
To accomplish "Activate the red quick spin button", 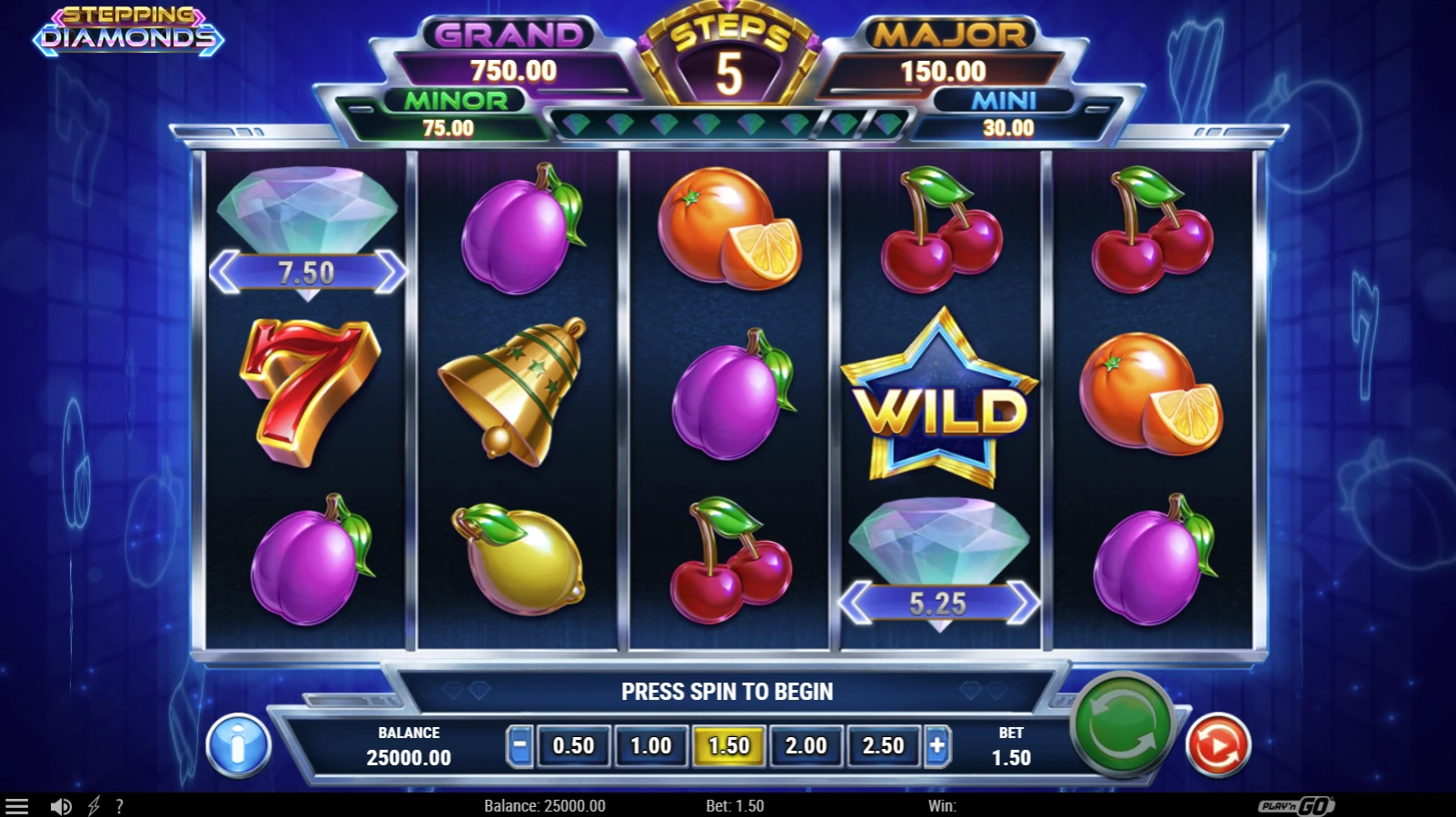I will (x=1217, y=743).
